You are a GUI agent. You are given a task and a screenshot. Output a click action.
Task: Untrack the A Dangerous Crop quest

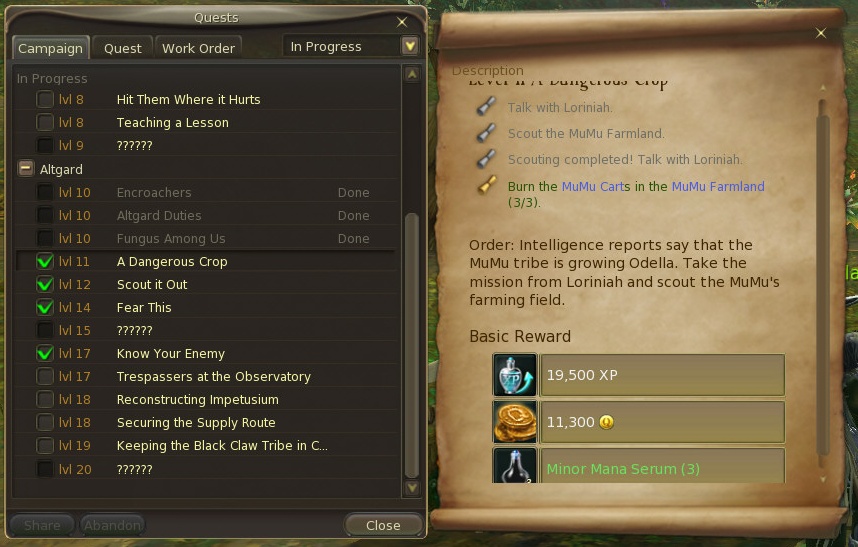tap(45, 262)
